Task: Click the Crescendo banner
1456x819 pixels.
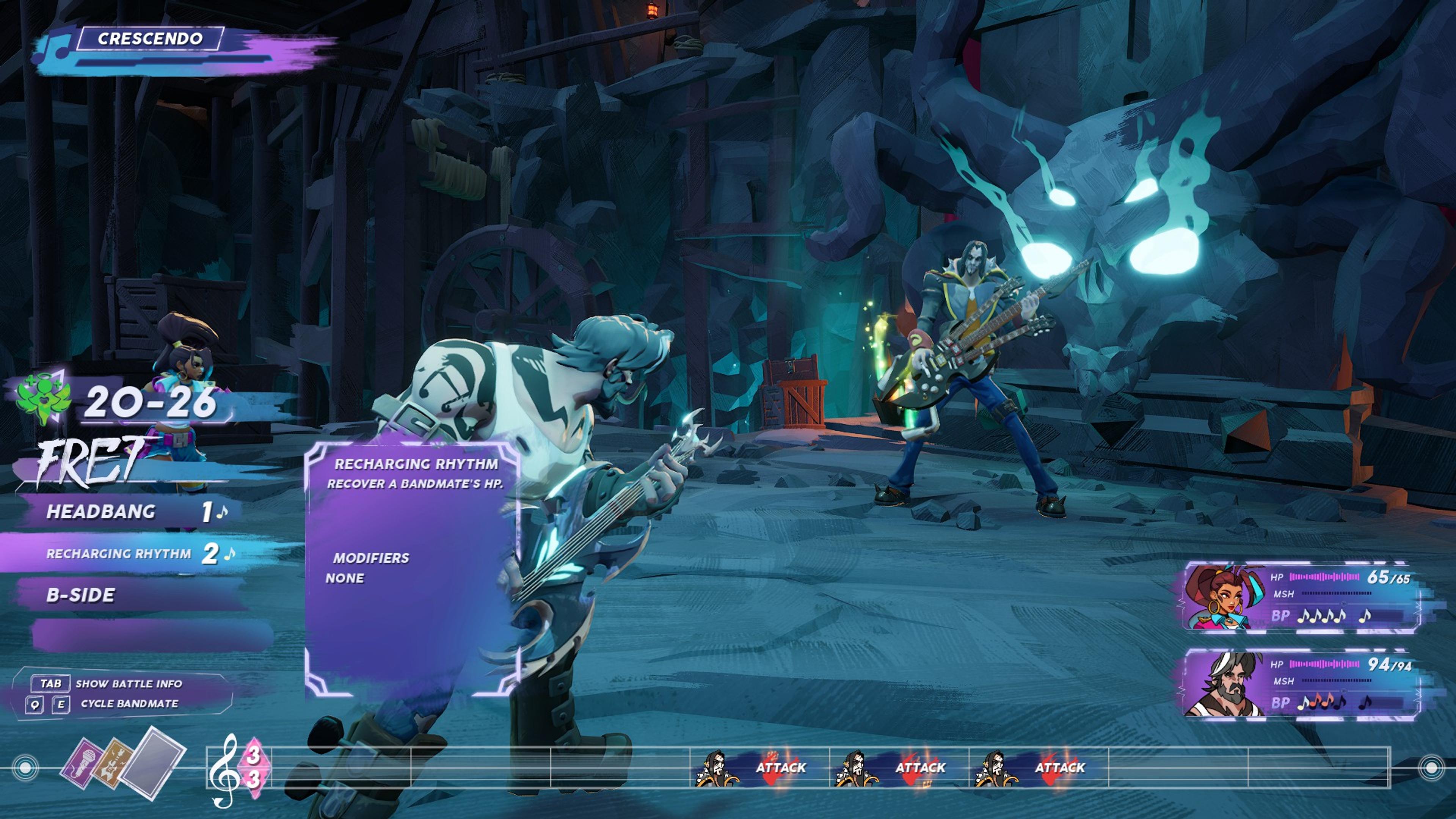Action: [150, 38]
